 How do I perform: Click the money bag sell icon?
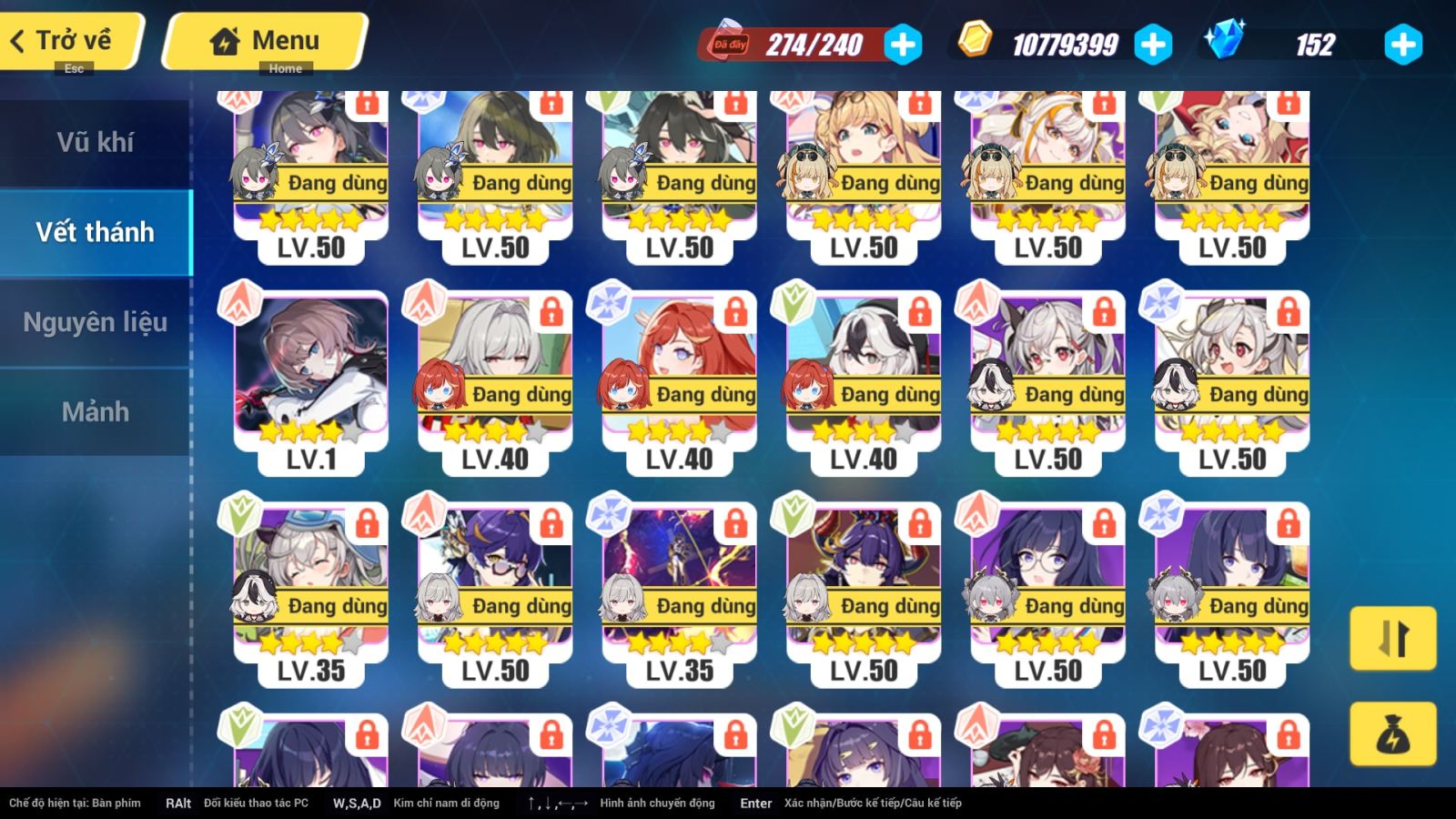1393,733
